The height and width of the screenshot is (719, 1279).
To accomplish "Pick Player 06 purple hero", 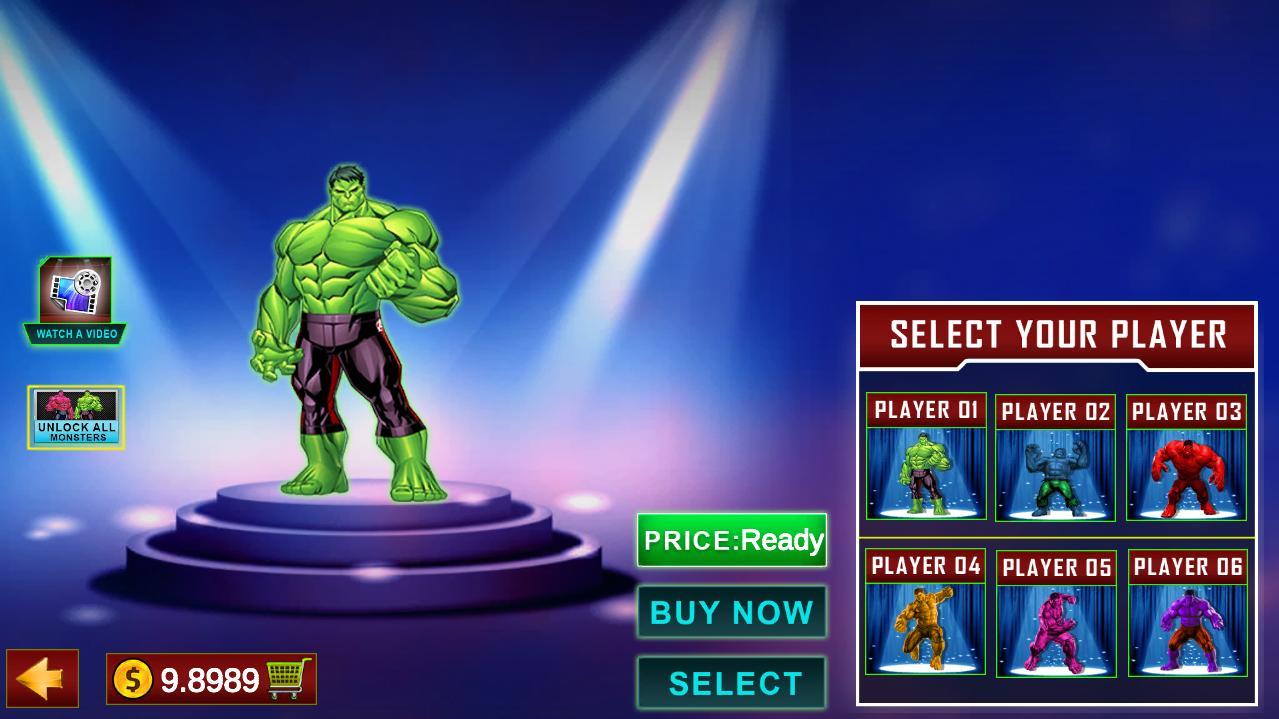I will pyautogui.click(x=1187, y=613).
